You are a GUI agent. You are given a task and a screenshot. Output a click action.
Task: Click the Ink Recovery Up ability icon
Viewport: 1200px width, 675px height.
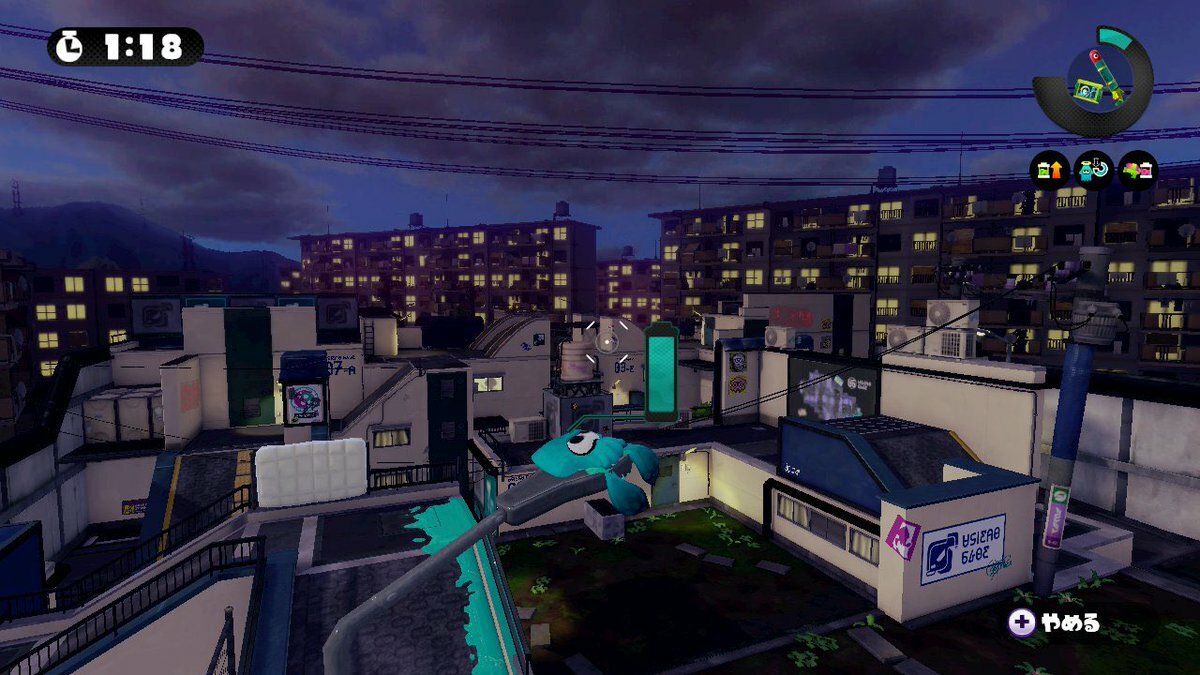[1050, 170]
